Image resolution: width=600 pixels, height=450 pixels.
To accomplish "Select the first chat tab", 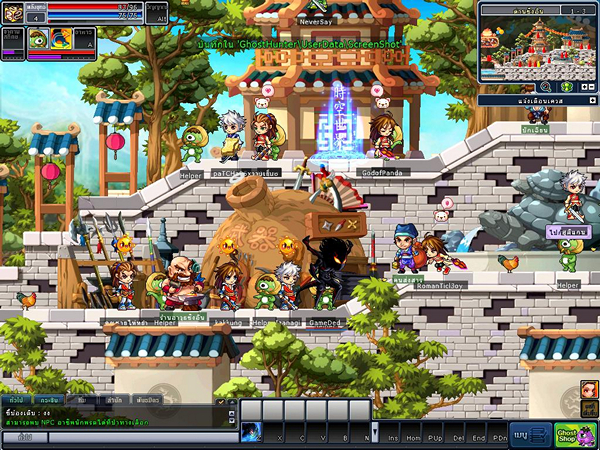I will [x=17, y=400].
